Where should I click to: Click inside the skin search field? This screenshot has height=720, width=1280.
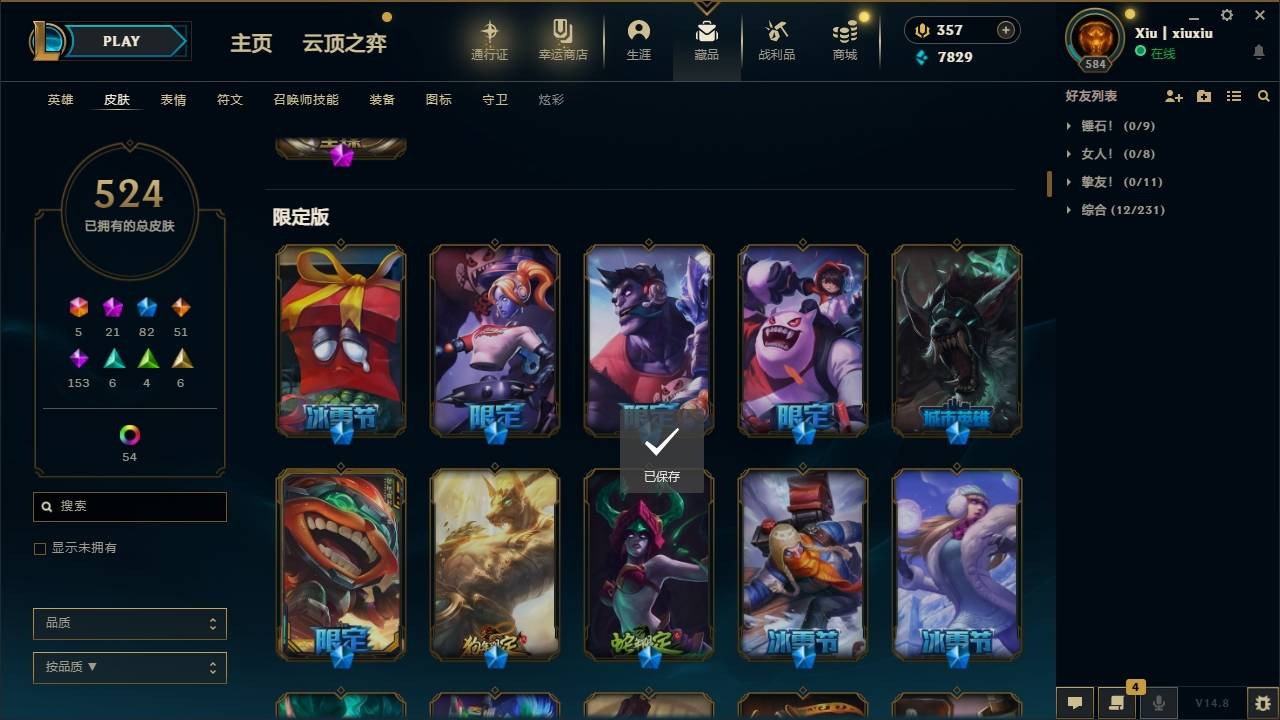[129, 507]
